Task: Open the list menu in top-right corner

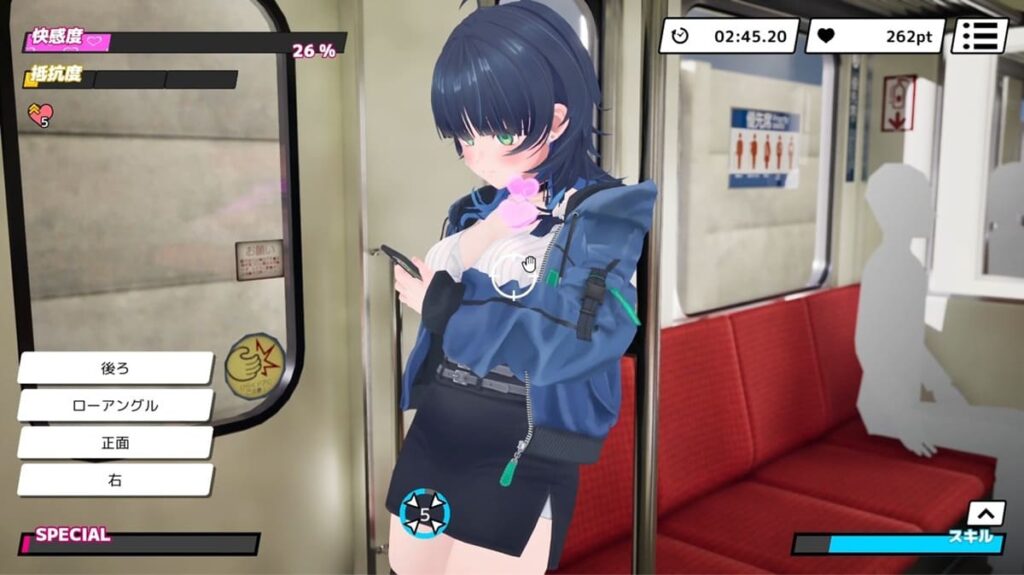Action: tap(978, 36)
